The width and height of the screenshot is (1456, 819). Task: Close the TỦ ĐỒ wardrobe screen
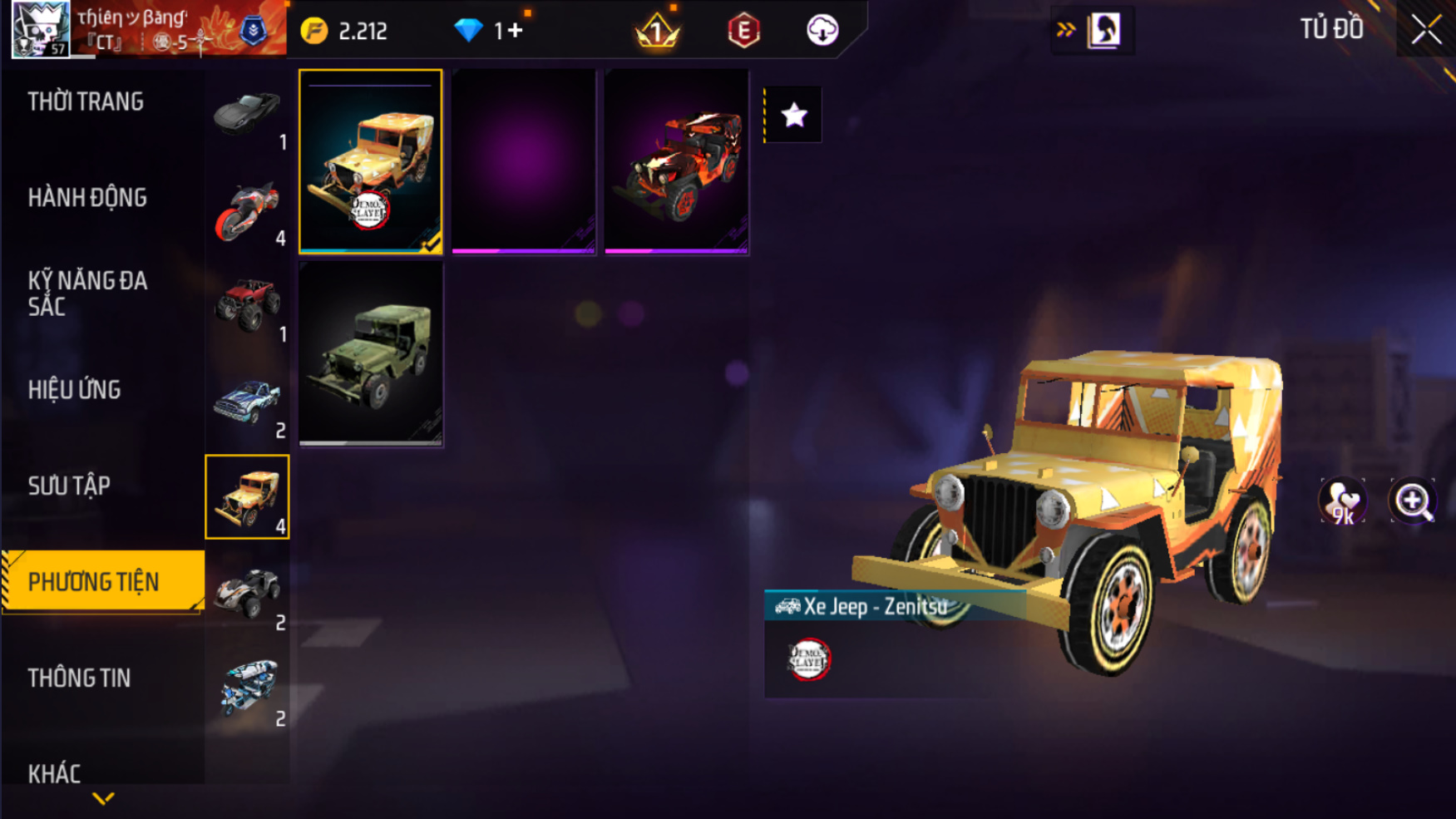point(1426,30)
